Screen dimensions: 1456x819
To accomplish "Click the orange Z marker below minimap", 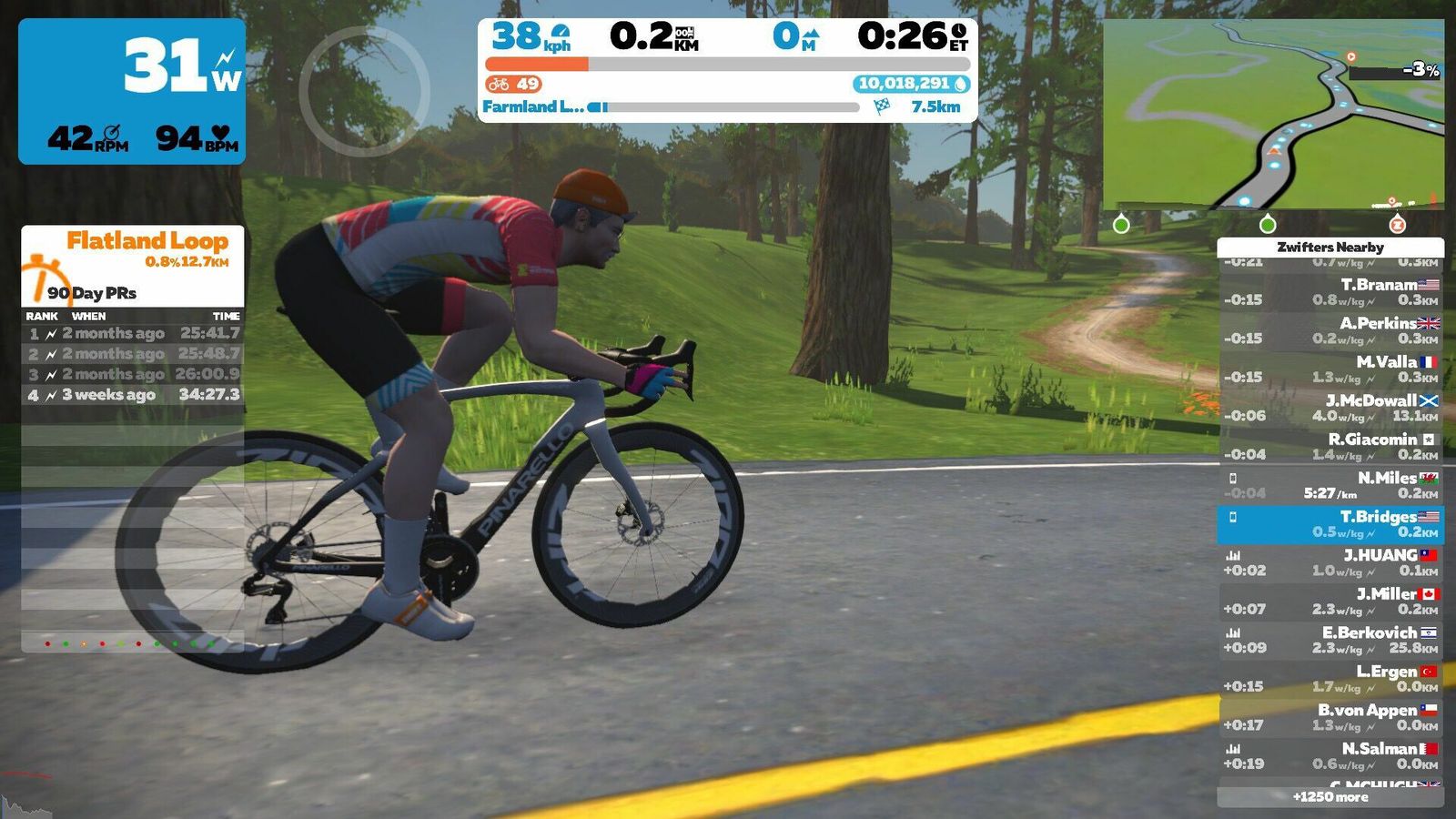I will pos(1397,224).
